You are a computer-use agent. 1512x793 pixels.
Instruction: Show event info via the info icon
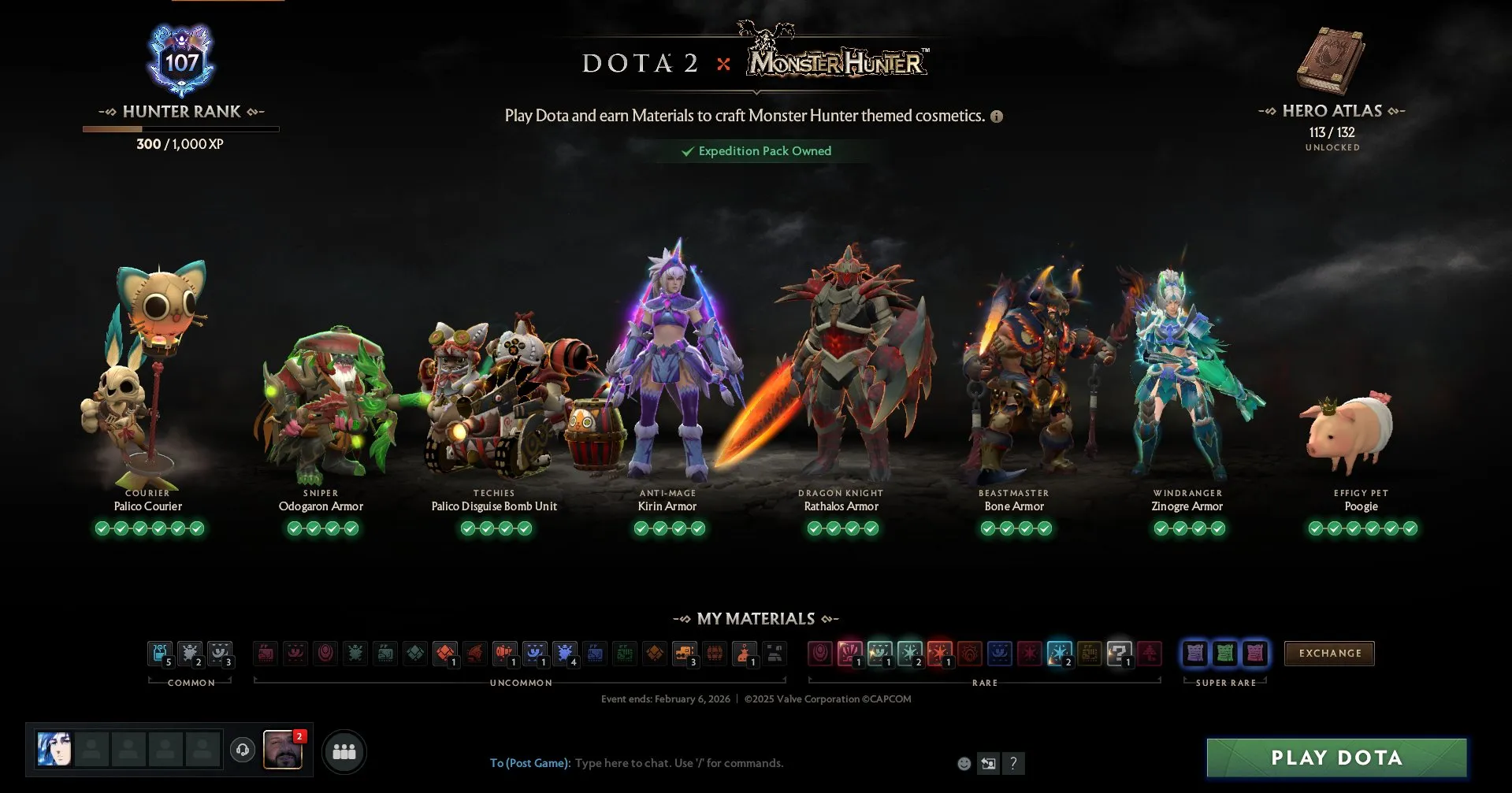pyautogui.click(x=997, y=117)
